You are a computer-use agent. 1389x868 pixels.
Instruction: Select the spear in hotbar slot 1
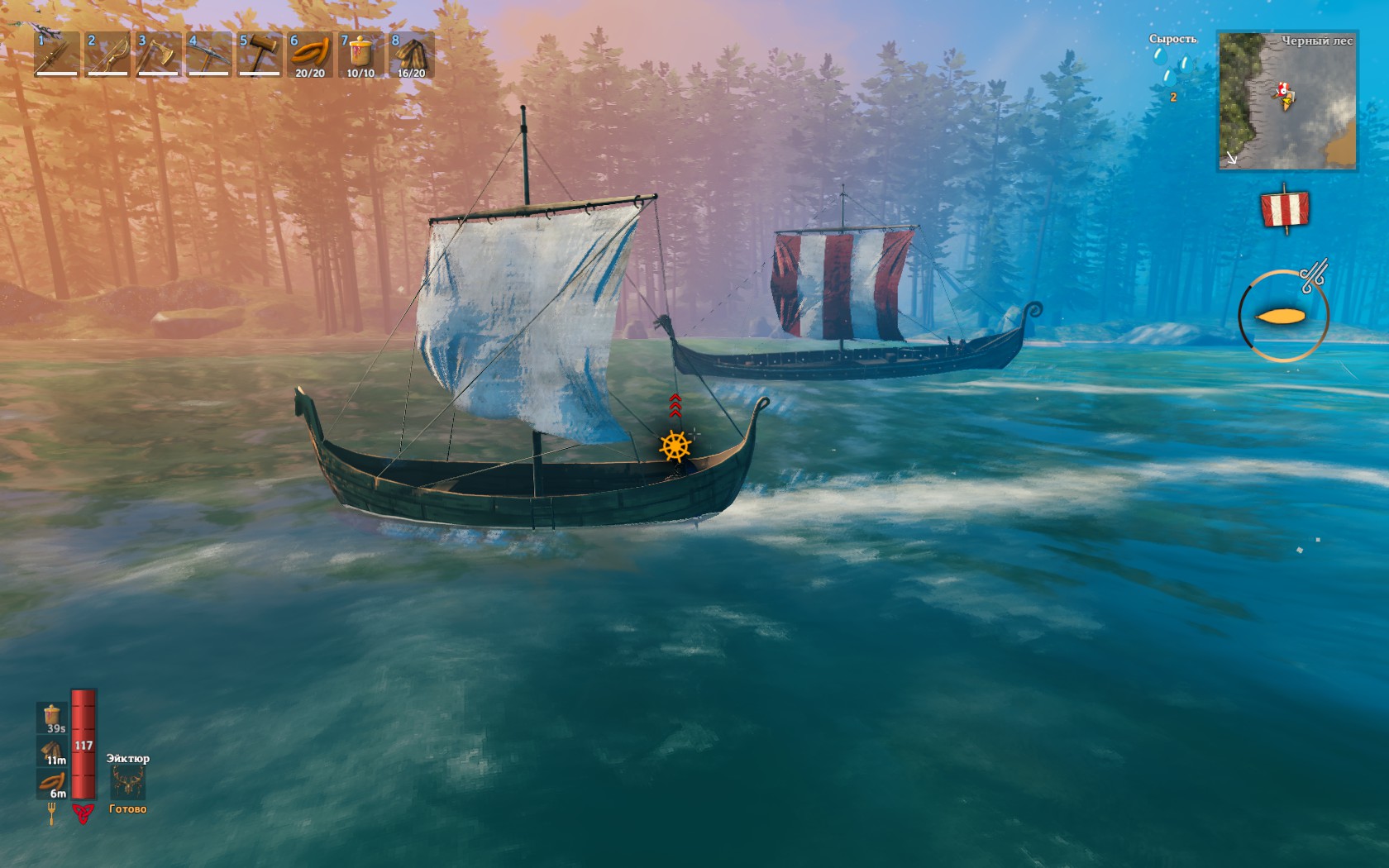tap(57, 55)
